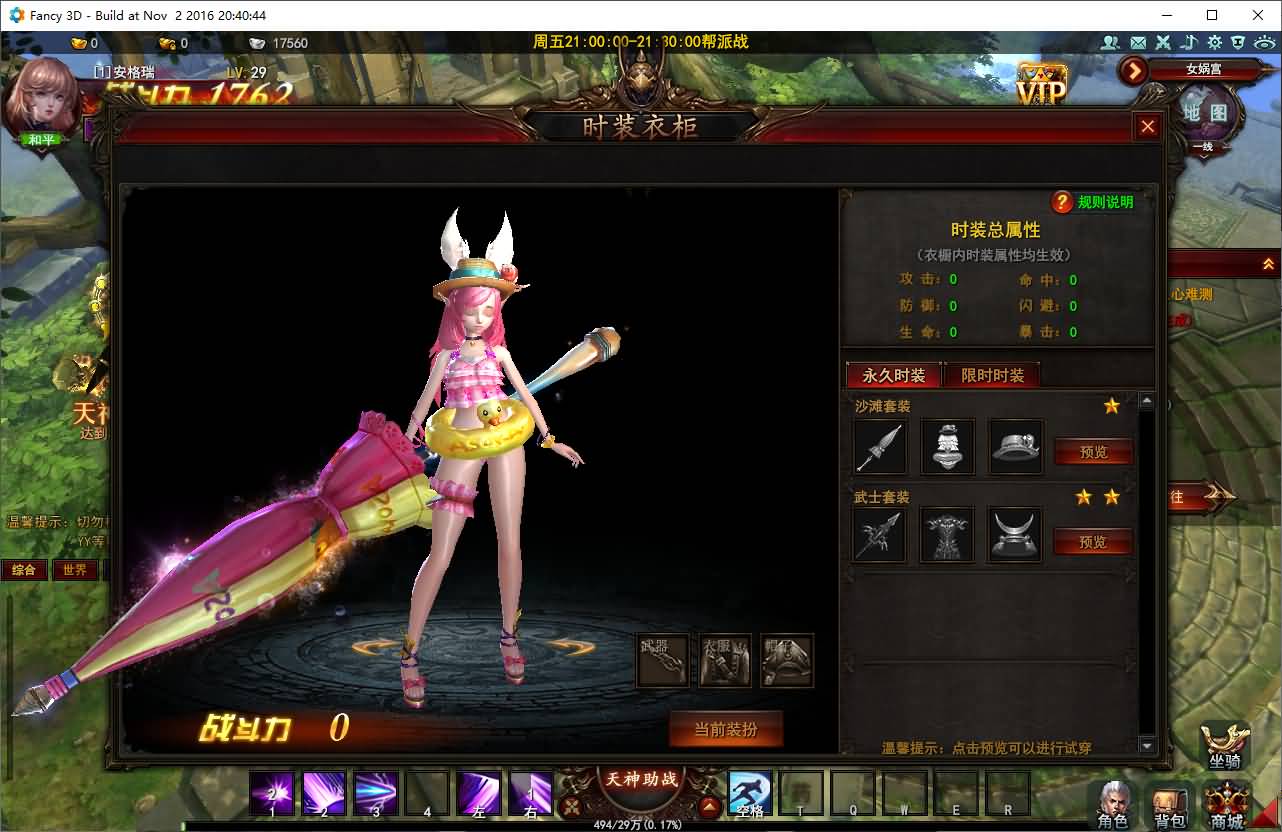Switch to the 限时时装 tab

pos(992,376)
